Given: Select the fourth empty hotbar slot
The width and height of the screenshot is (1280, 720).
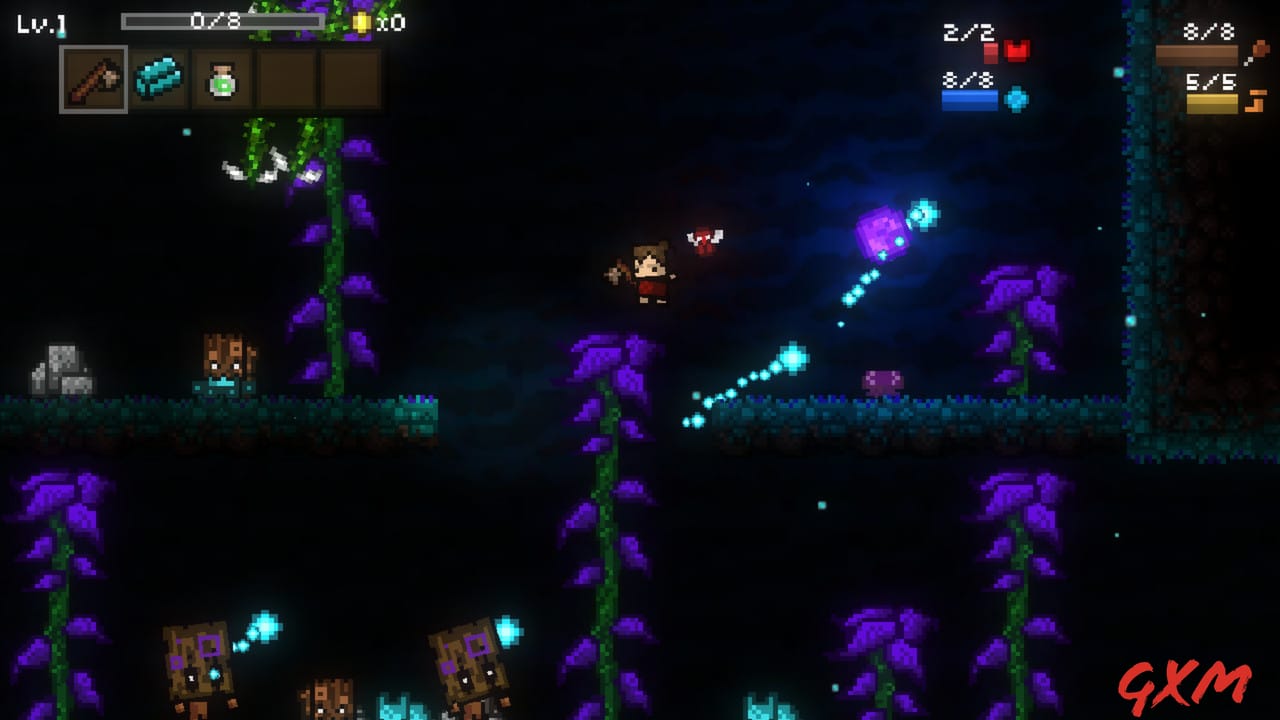Looking at the screenshot, I should (x=287, y=79).
